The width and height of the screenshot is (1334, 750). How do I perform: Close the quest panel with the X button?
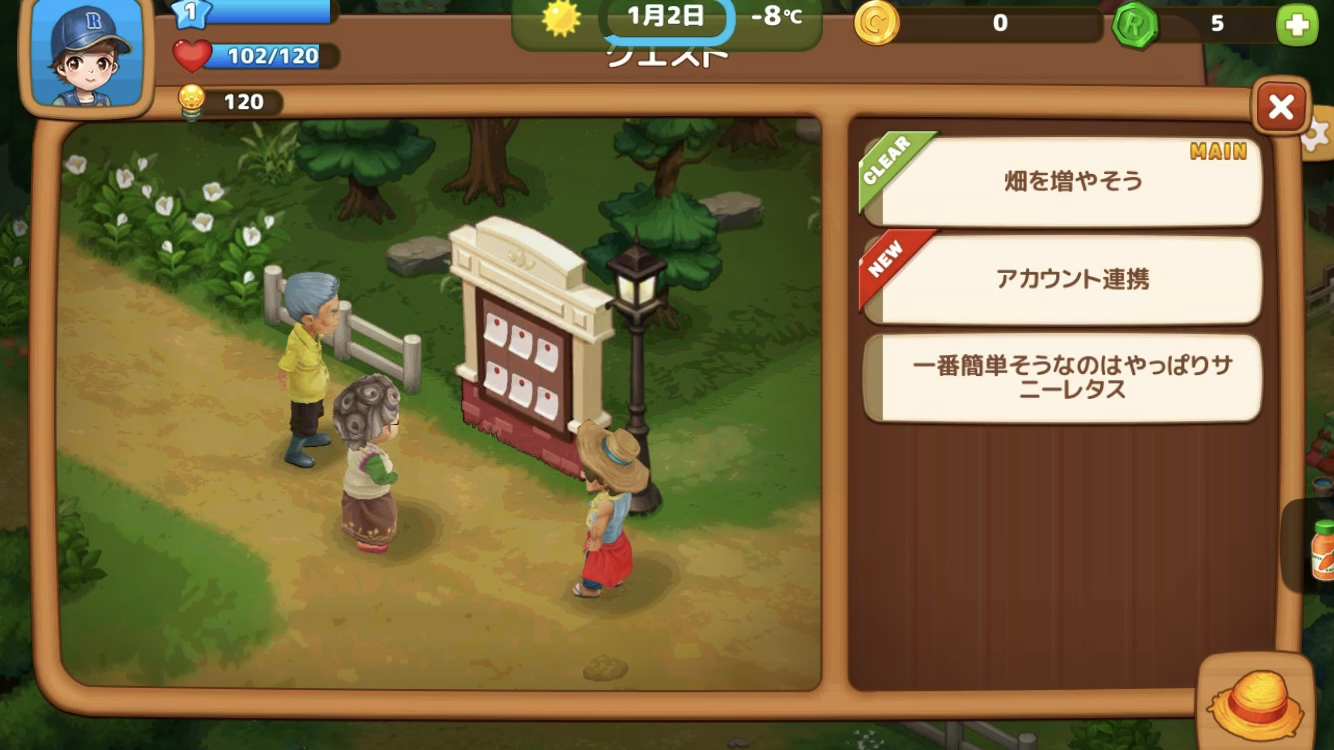click(1281, 107)
